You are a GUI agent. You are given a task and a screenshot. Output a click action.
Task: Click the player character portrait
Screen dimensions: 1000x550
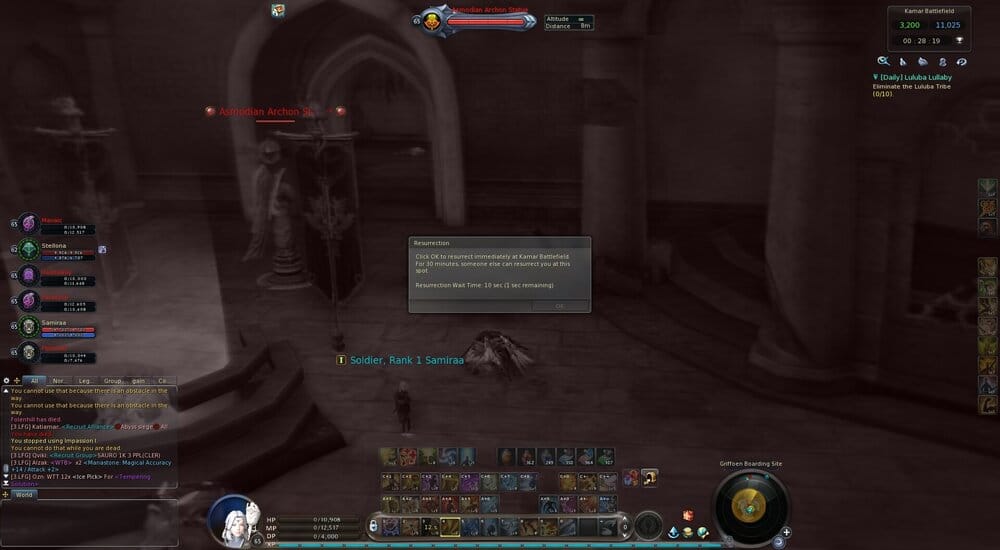click(x=236, y=518)
